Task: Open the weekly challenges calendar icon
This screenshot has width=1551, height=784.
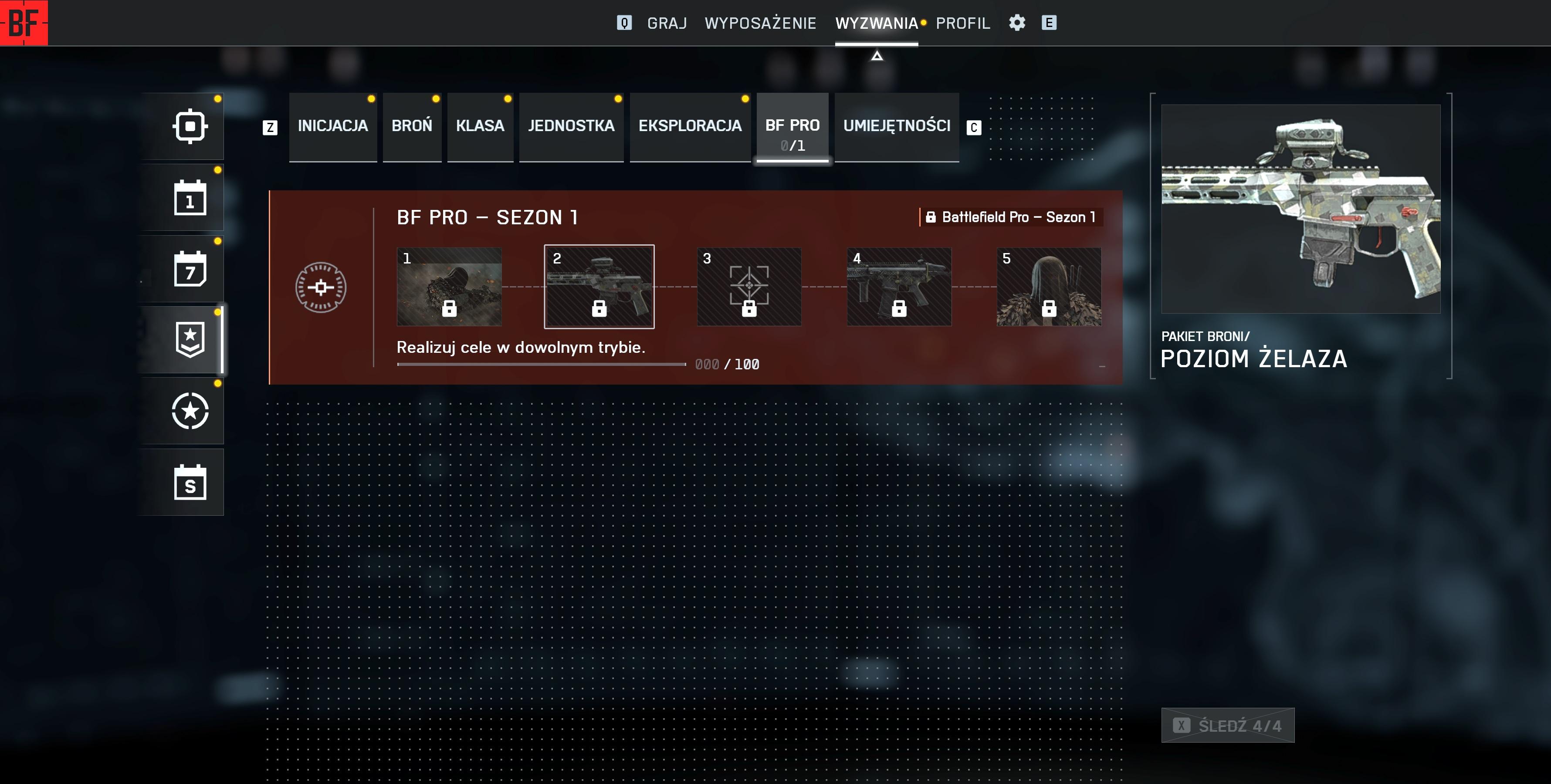Action: pos(190,269)
